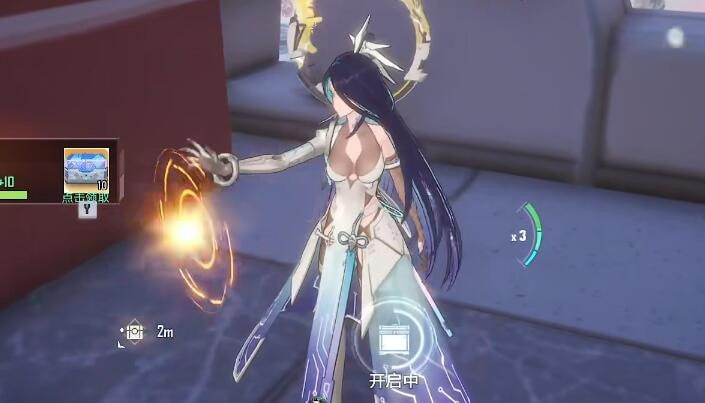Claim the supply chest reward icon

(86, 170)
